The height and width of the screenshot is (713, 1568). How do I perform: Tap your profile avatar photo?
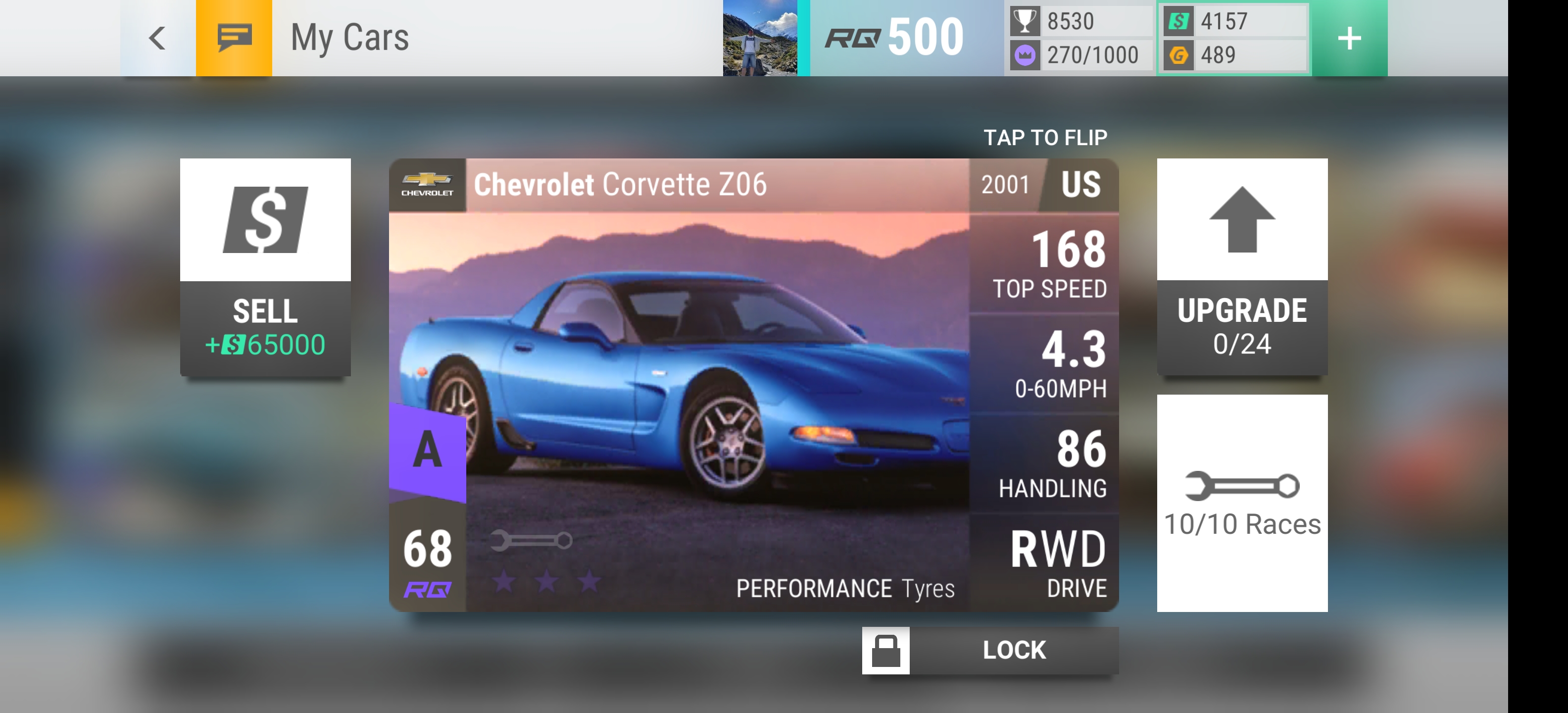pos(761,38)
